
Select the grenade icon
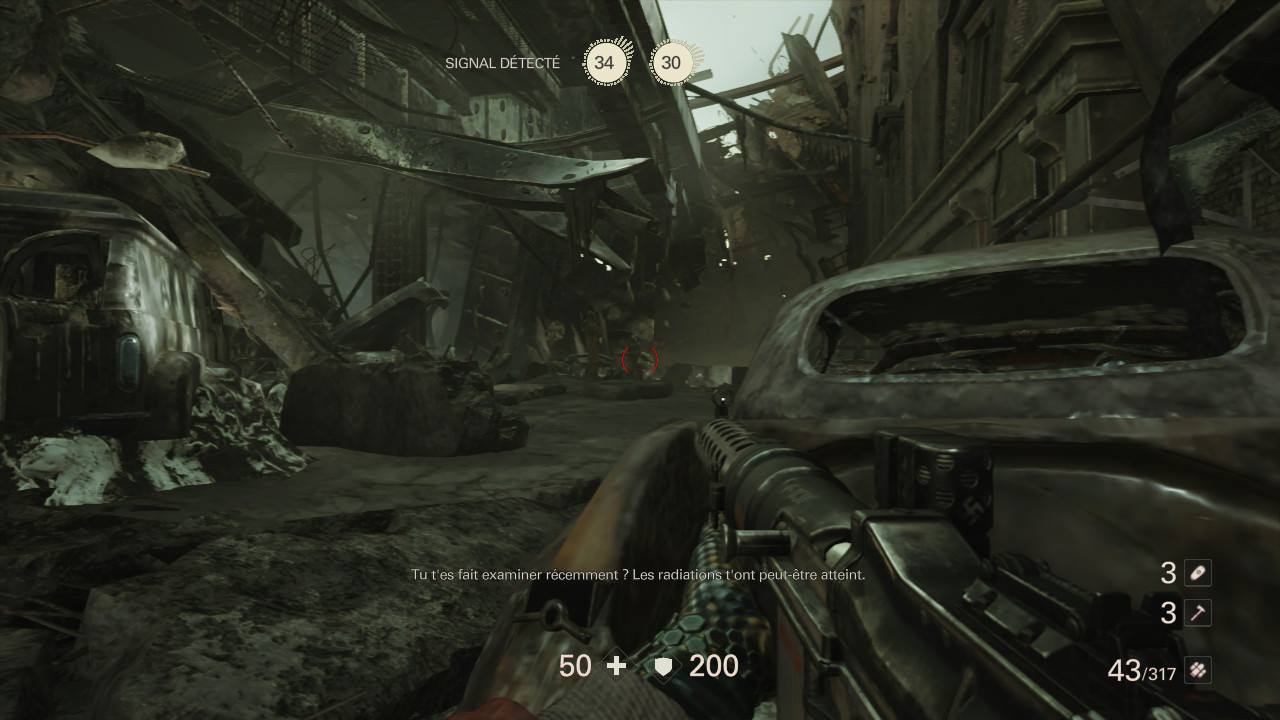tap(1197, 572)
